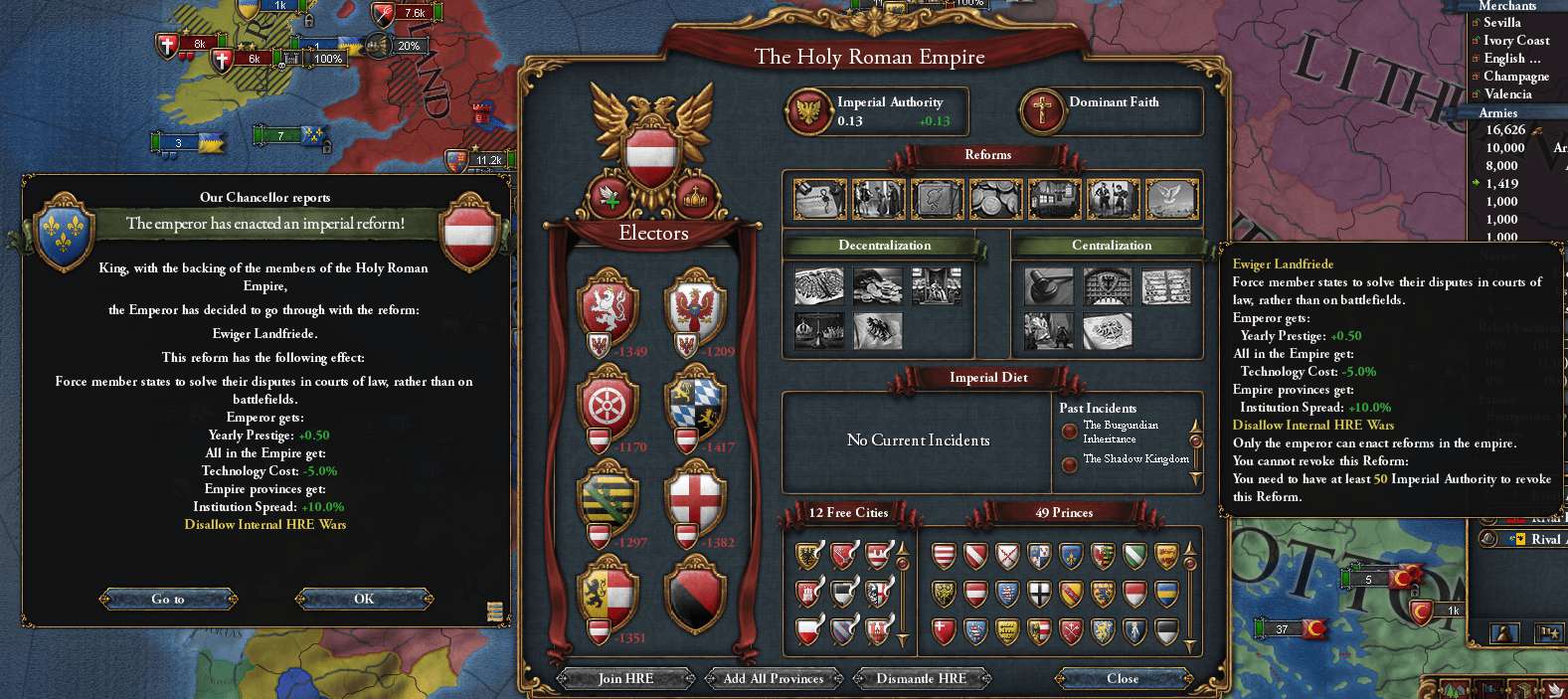Viewport: 1568px width, 699px height.
Task: Select the Sevilla merchant entry
Action: pos(1501,23)
